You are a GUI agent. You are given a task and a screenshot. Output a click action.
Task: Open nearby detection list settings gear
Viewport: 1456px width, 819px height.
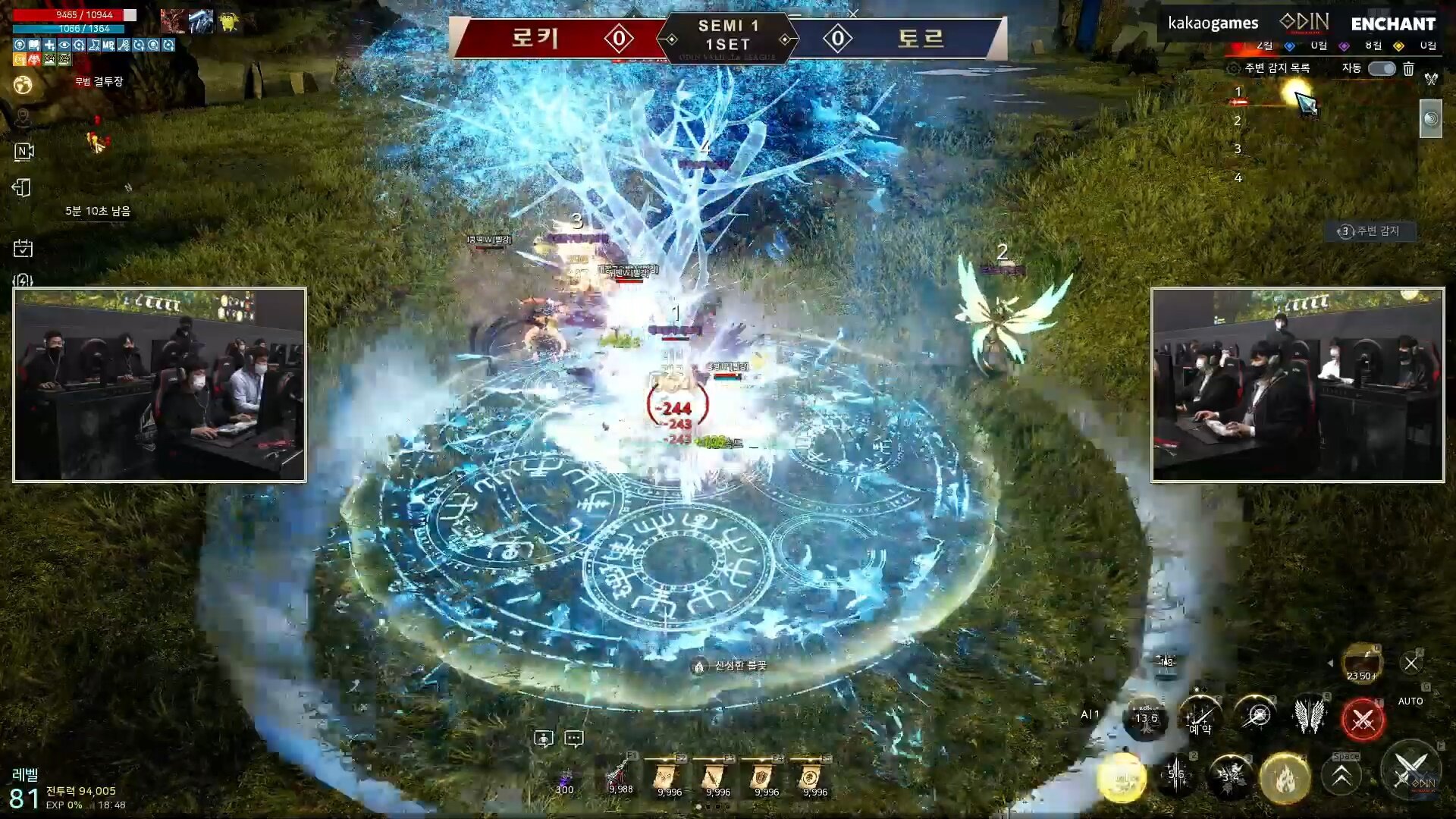click(x=1234, y=69)
